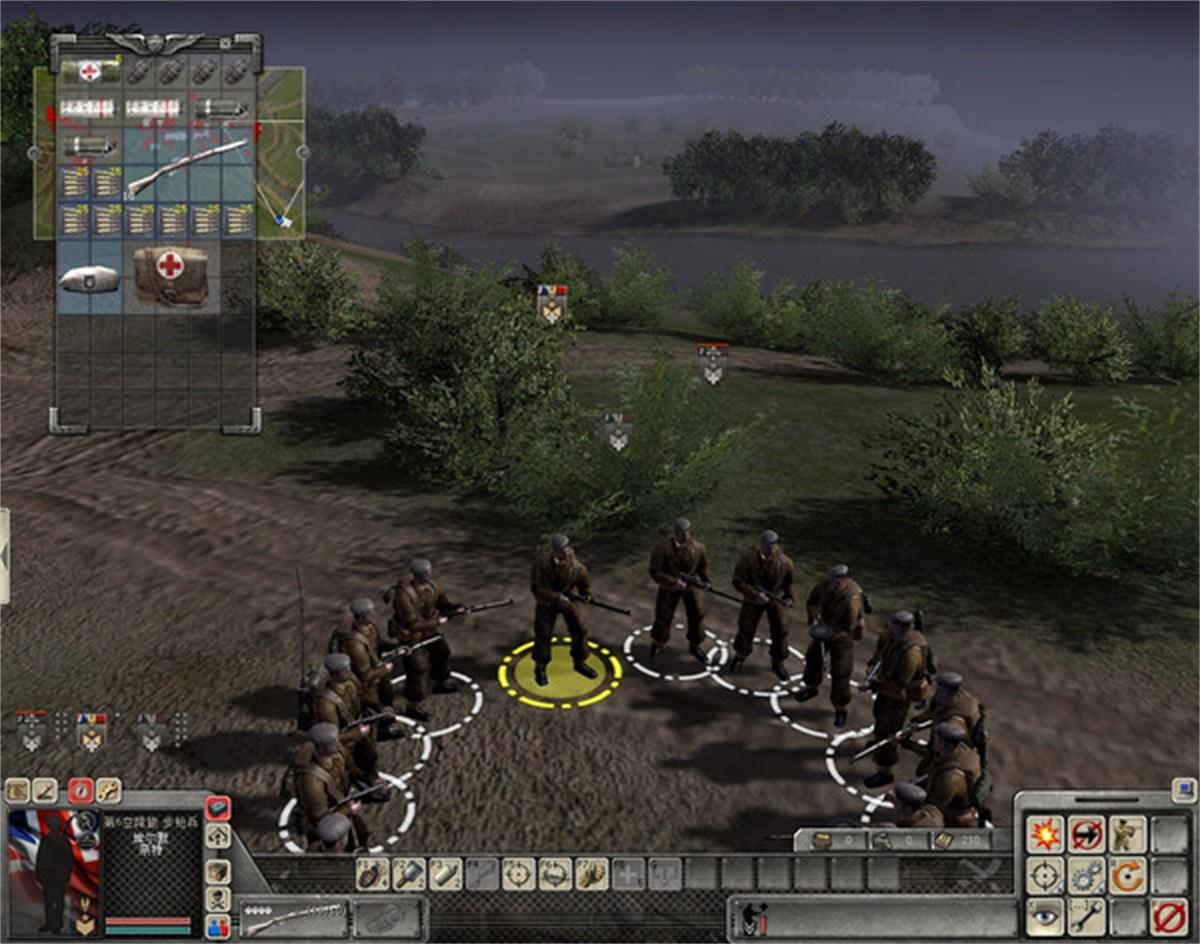Choose the small first-aid bandage item
Image resolution: width=1200 pixels, height=944 pixels.
click(x=90, y=72)
